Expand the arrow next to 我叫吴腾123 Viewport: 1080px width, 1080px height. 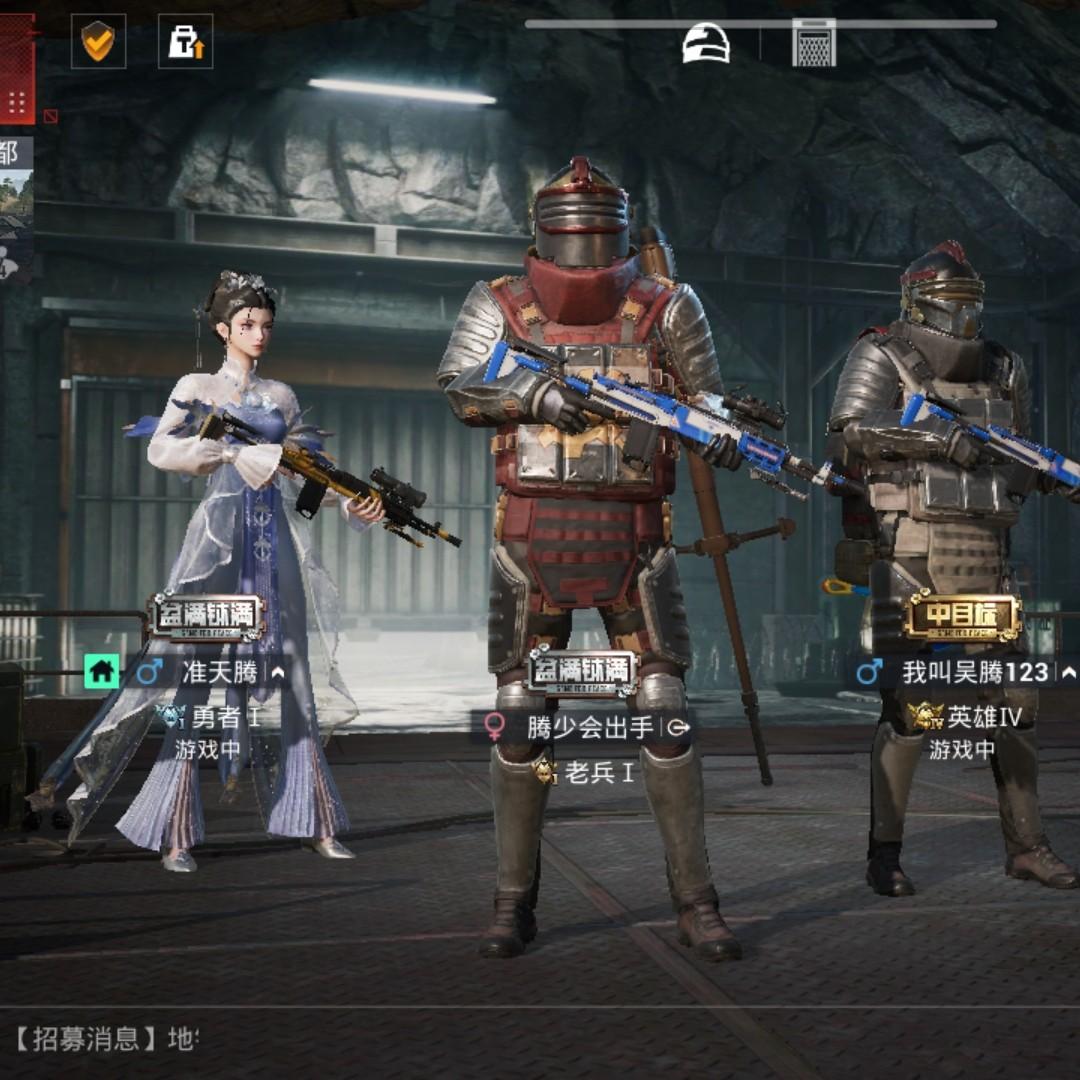(1068, 672)
